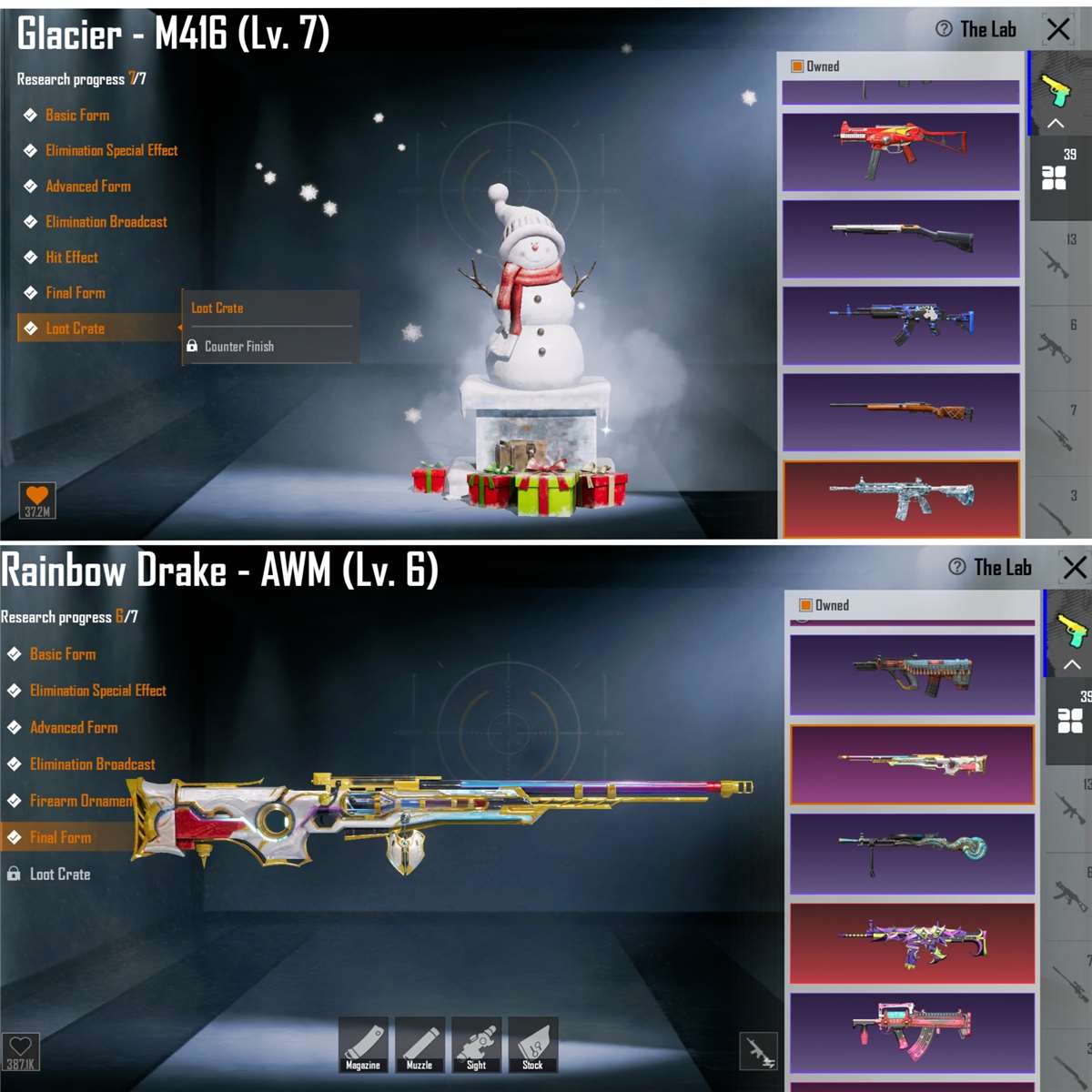
Task: Open the Muzzle attachment slot
Action: click(x=420, y=1045)
